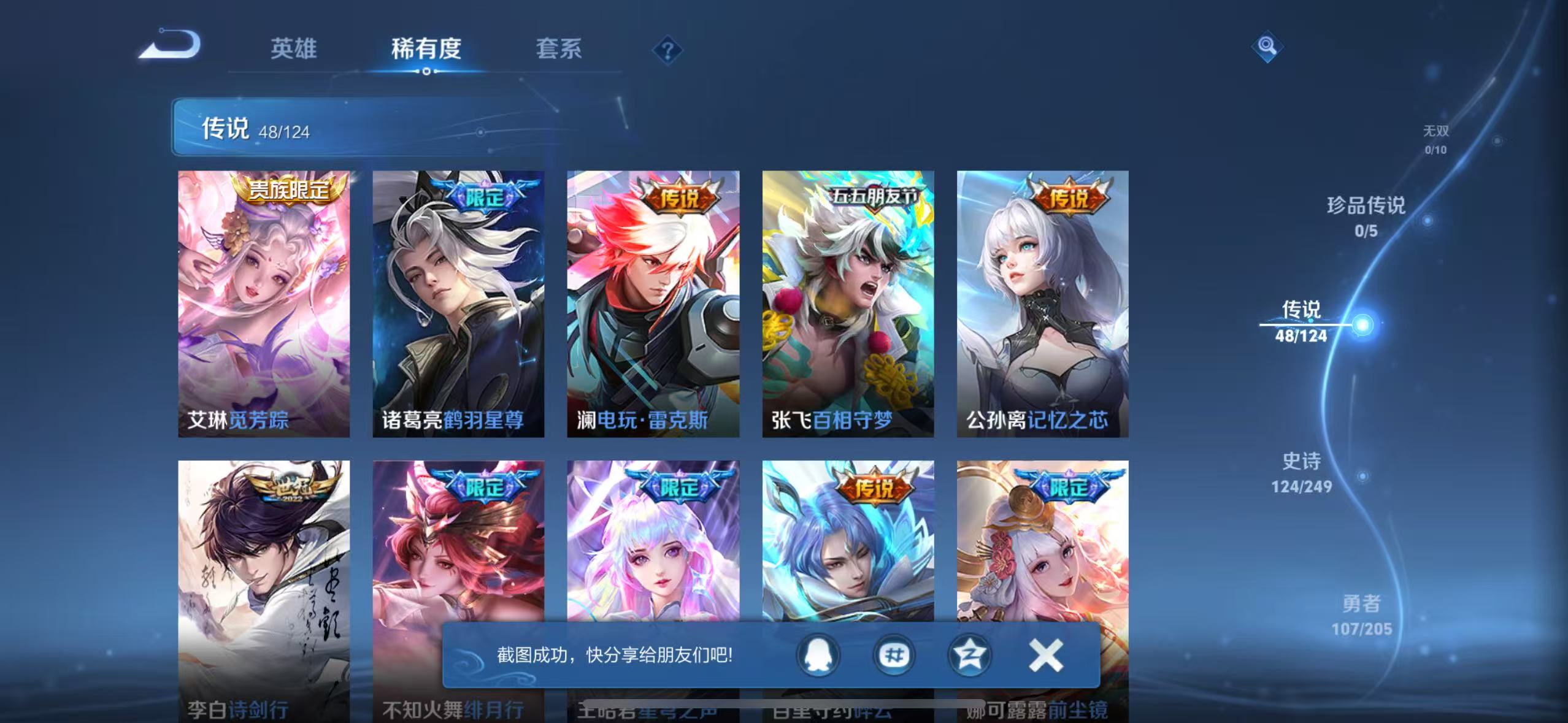This screenshot has width=1568, height=723.
Task: Open 公孙离's 记忆之芯 skin card
Action: click(1043, 304)
